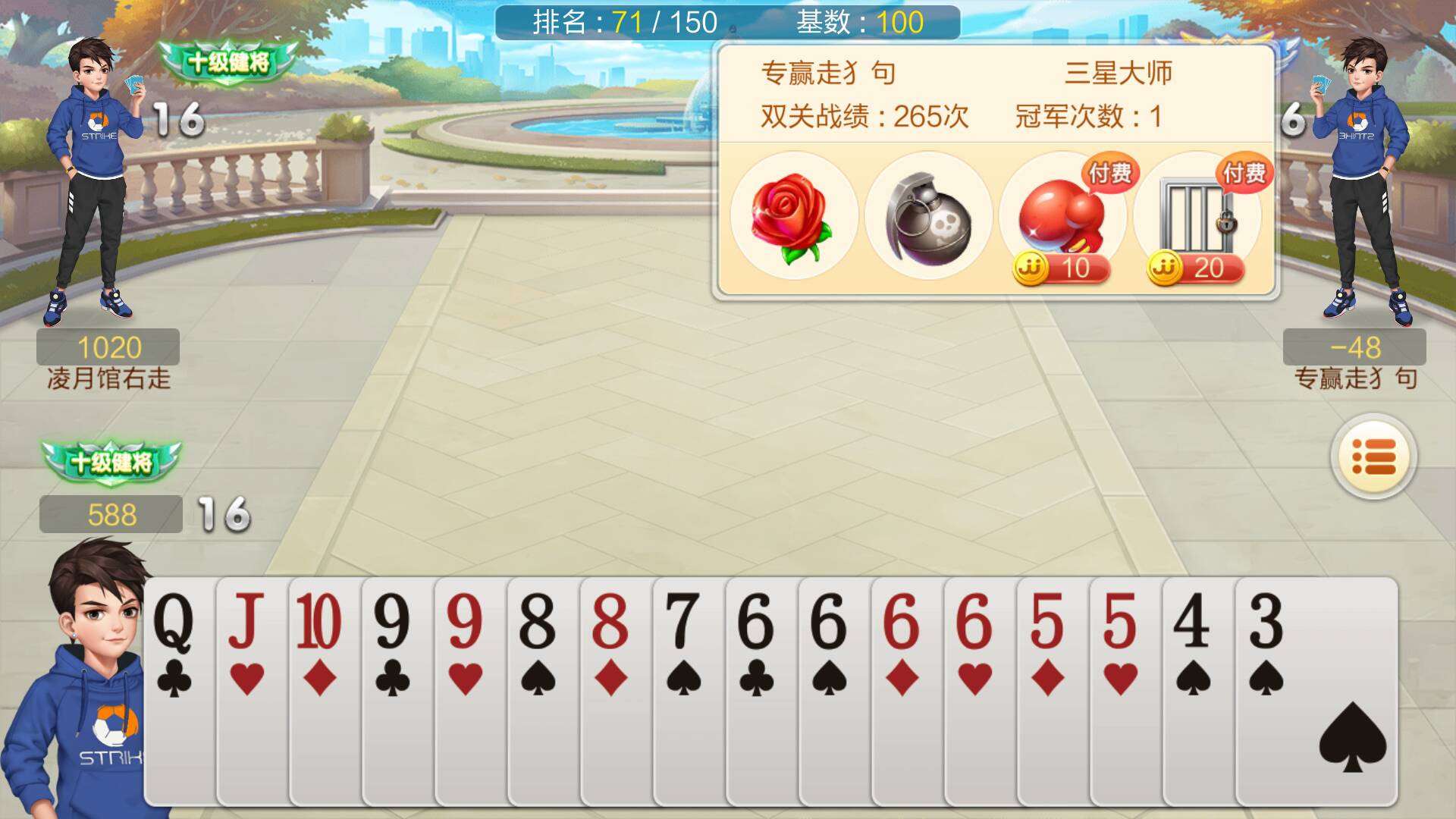Click the 基数 100 display at the top

point(857,23)
